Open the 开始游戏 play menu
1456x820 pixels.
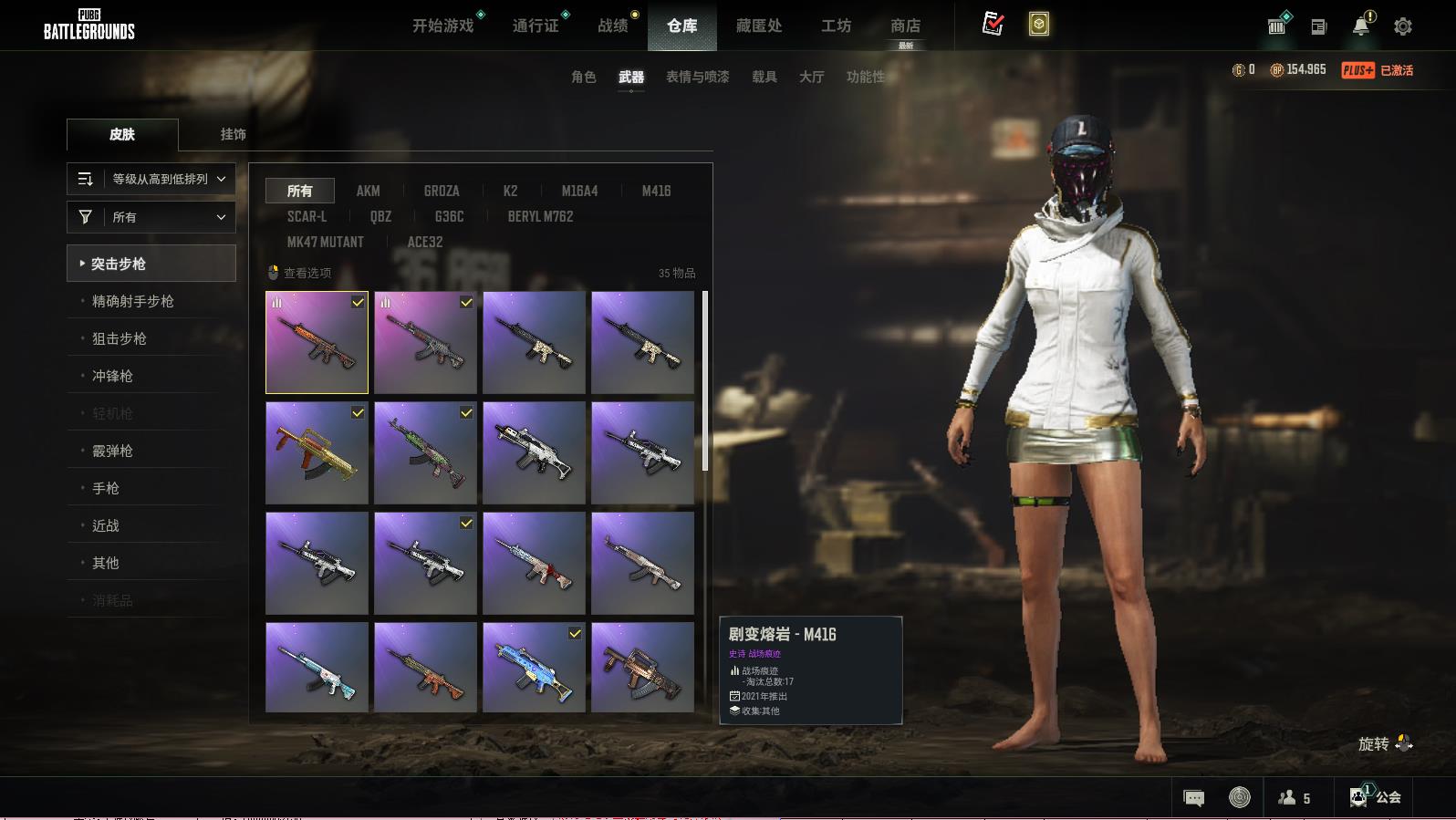coord(443,26)
